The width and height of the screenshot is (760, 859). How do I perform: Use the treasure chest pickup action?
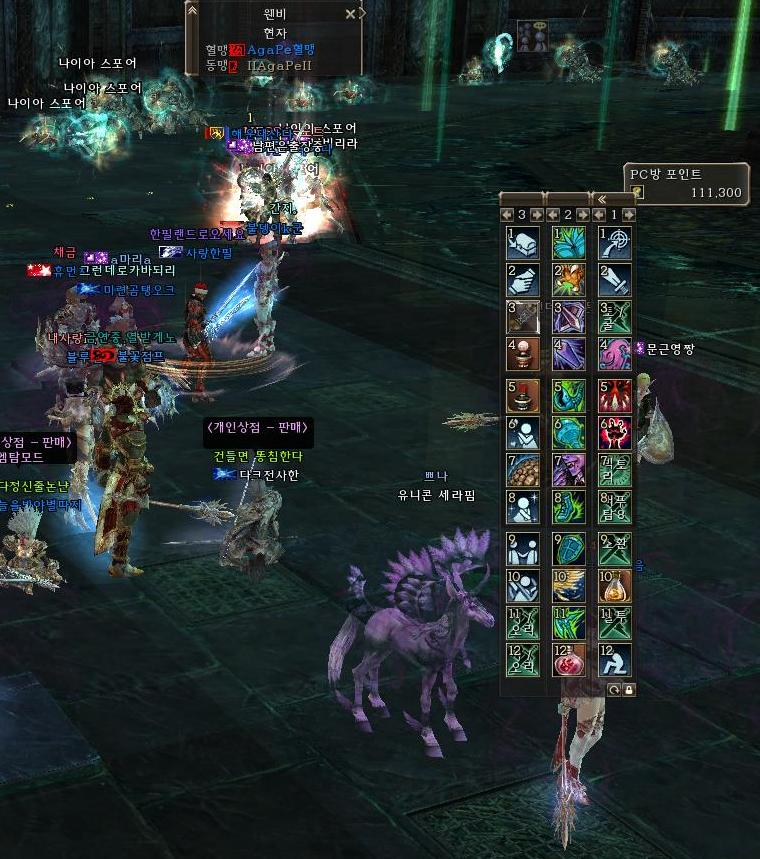point(523,243)
